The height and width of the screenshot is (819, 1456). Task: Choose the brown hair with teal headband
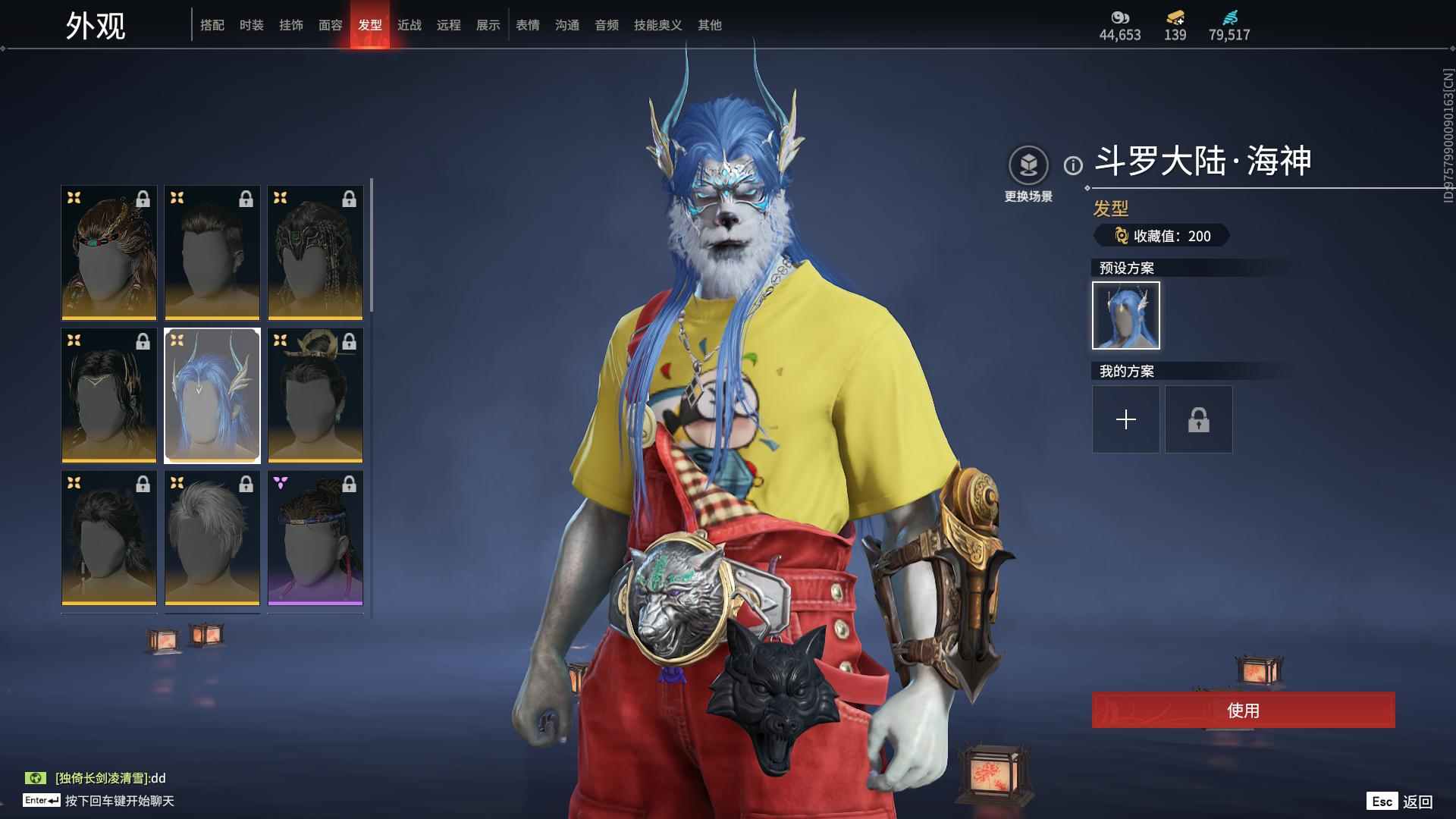(109, 253)
